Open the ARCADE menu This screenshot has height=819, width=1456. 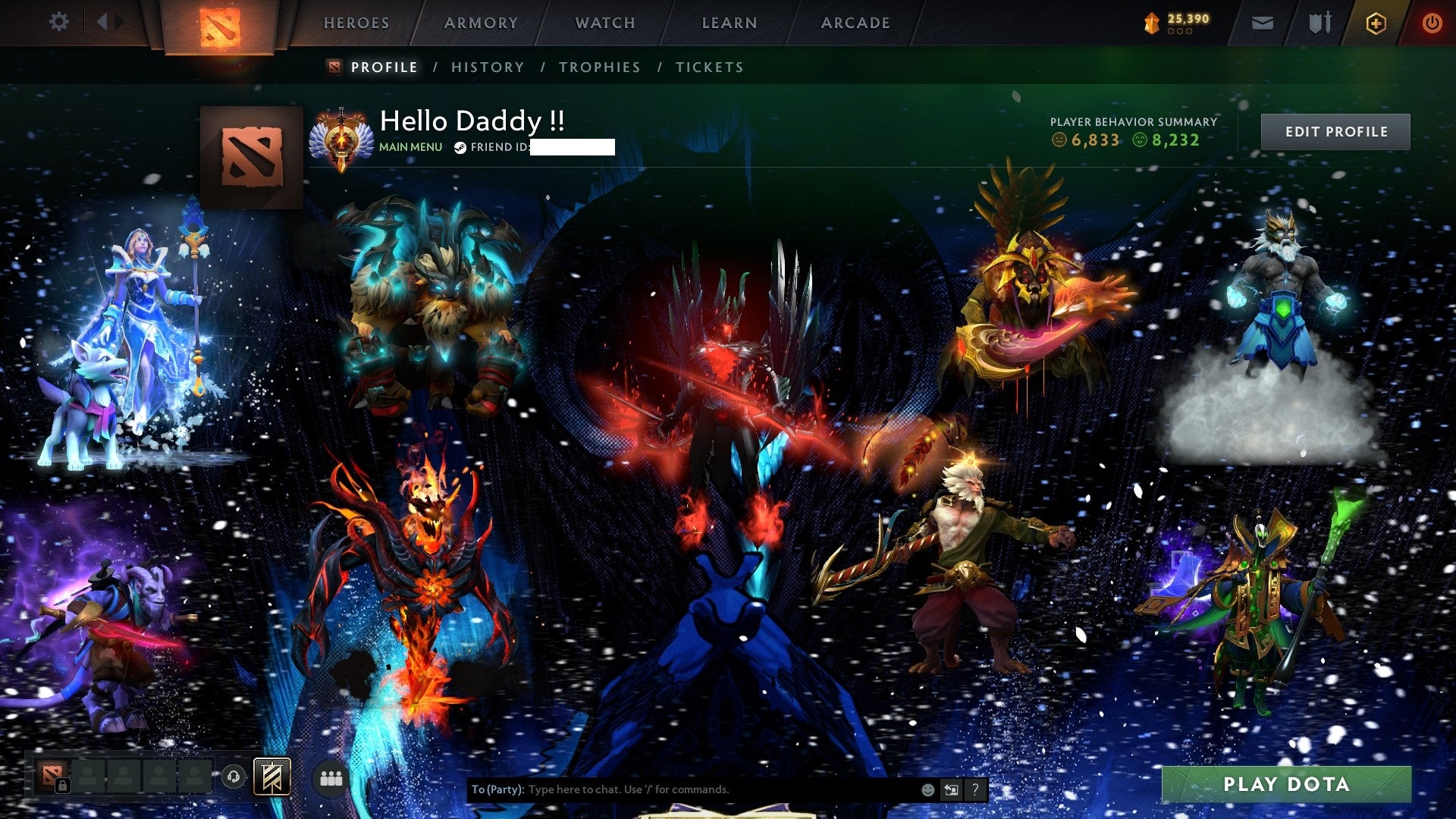point(855,23)
